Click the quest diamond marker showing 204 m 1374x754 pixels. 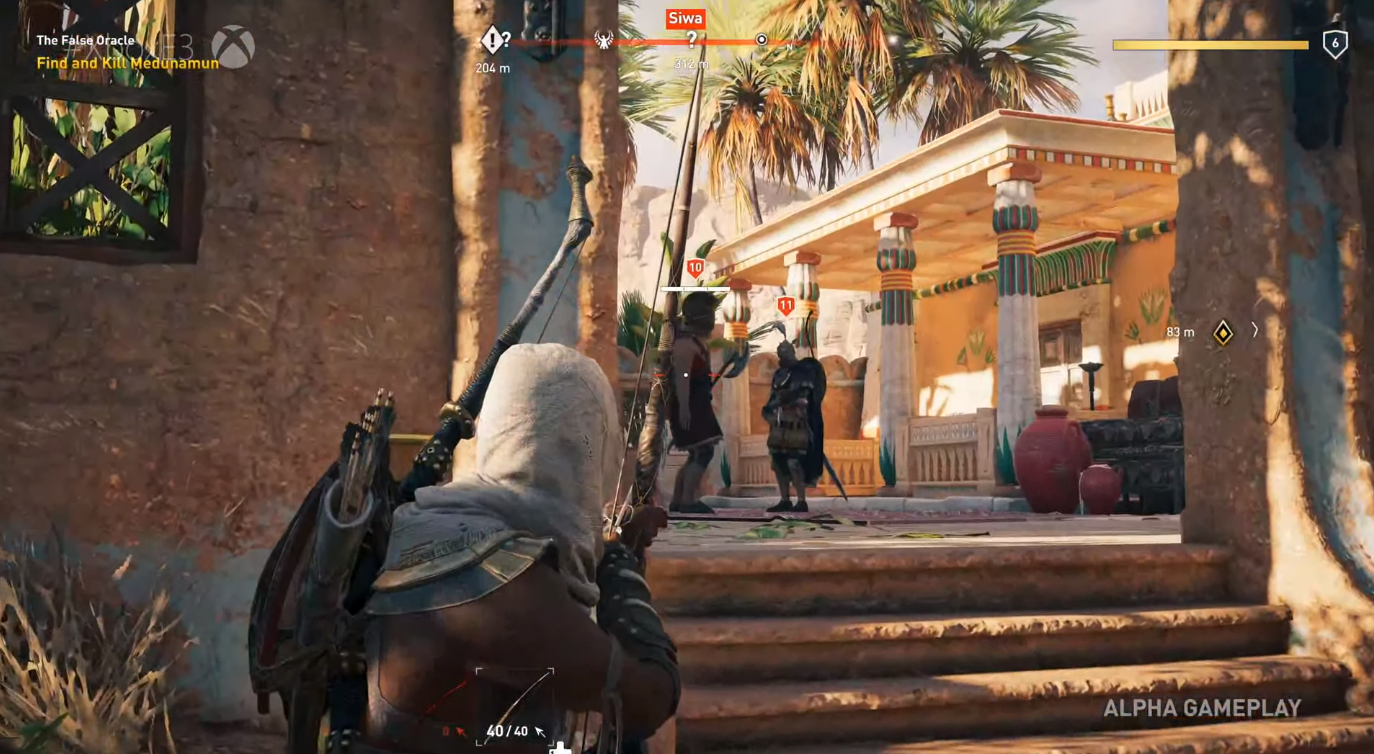(x=493, y=40)
